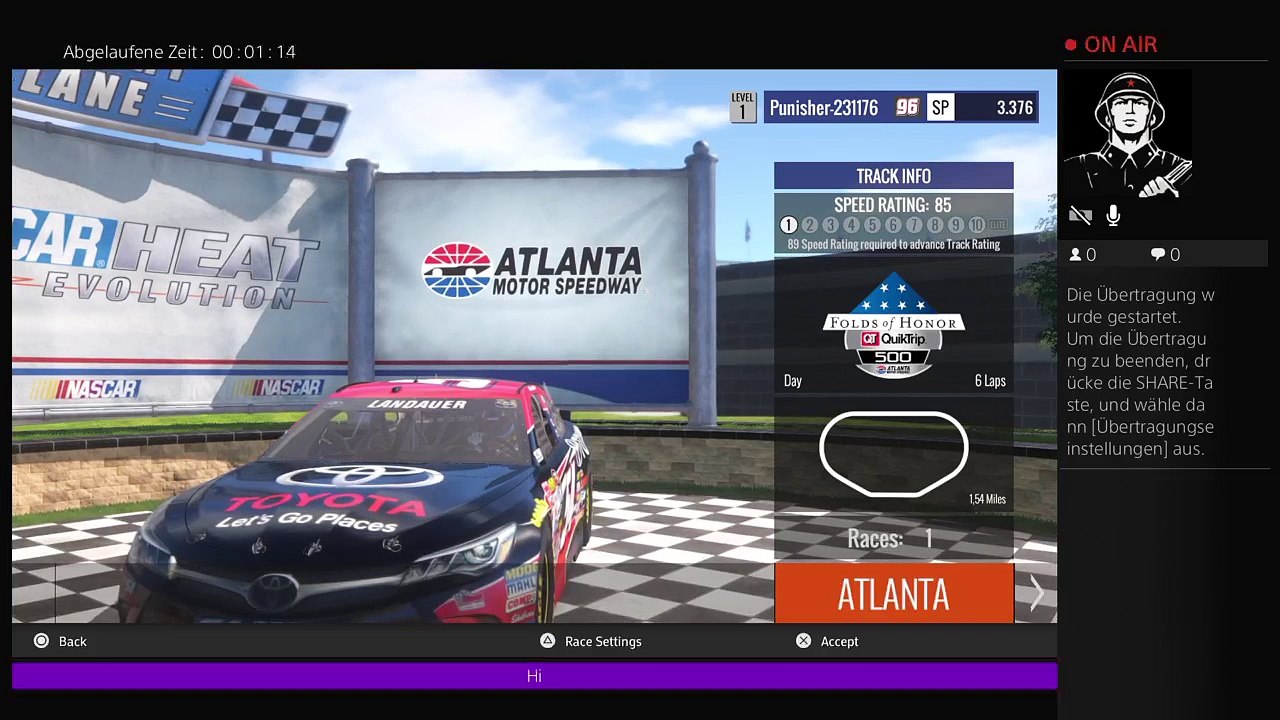Select the orange ATLANTA track tile

(x=893, y=594)
